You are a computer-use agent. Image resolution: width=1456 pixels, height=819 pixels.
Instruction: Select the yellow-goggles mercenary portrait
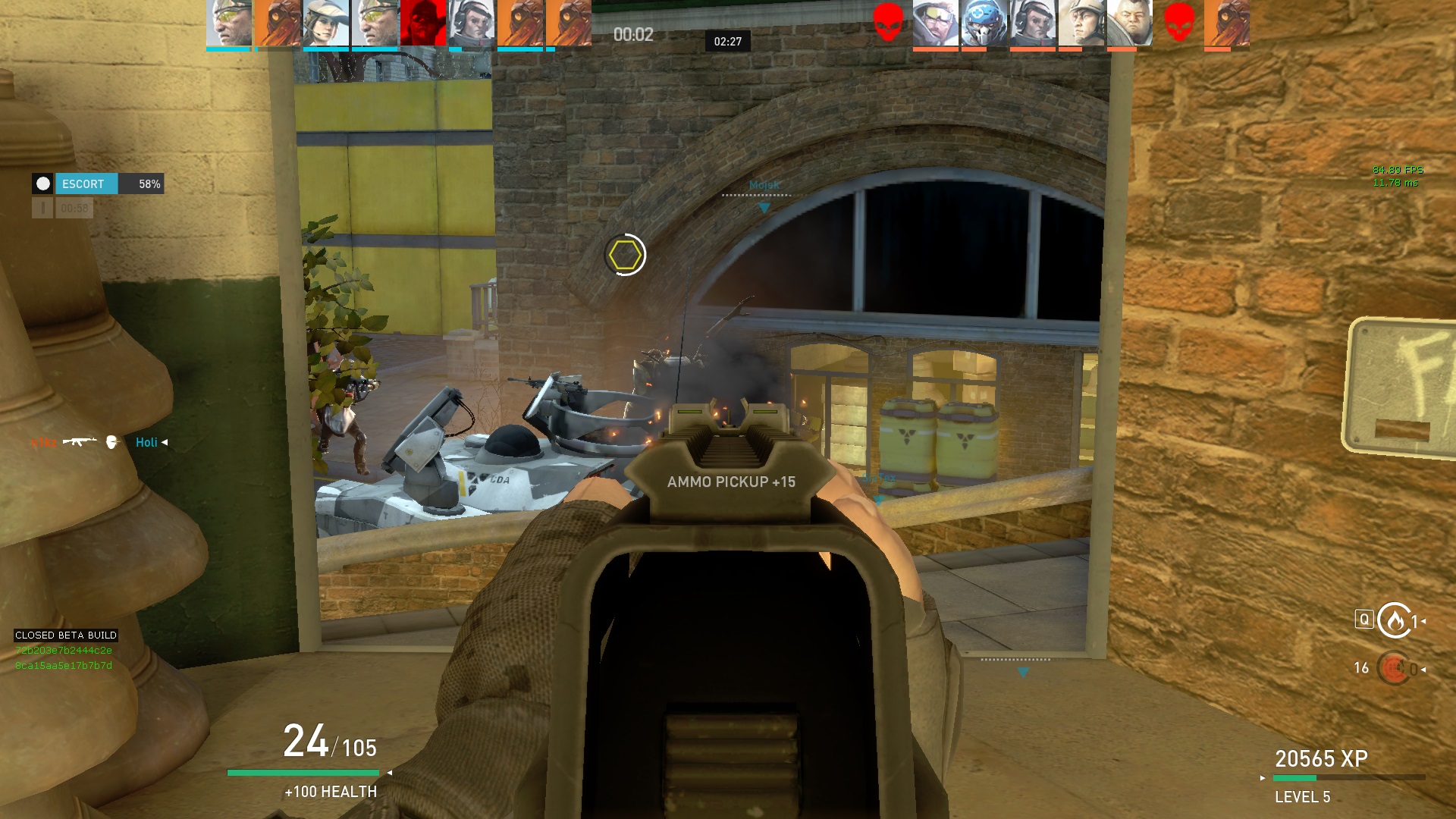[x=228, y=24]
